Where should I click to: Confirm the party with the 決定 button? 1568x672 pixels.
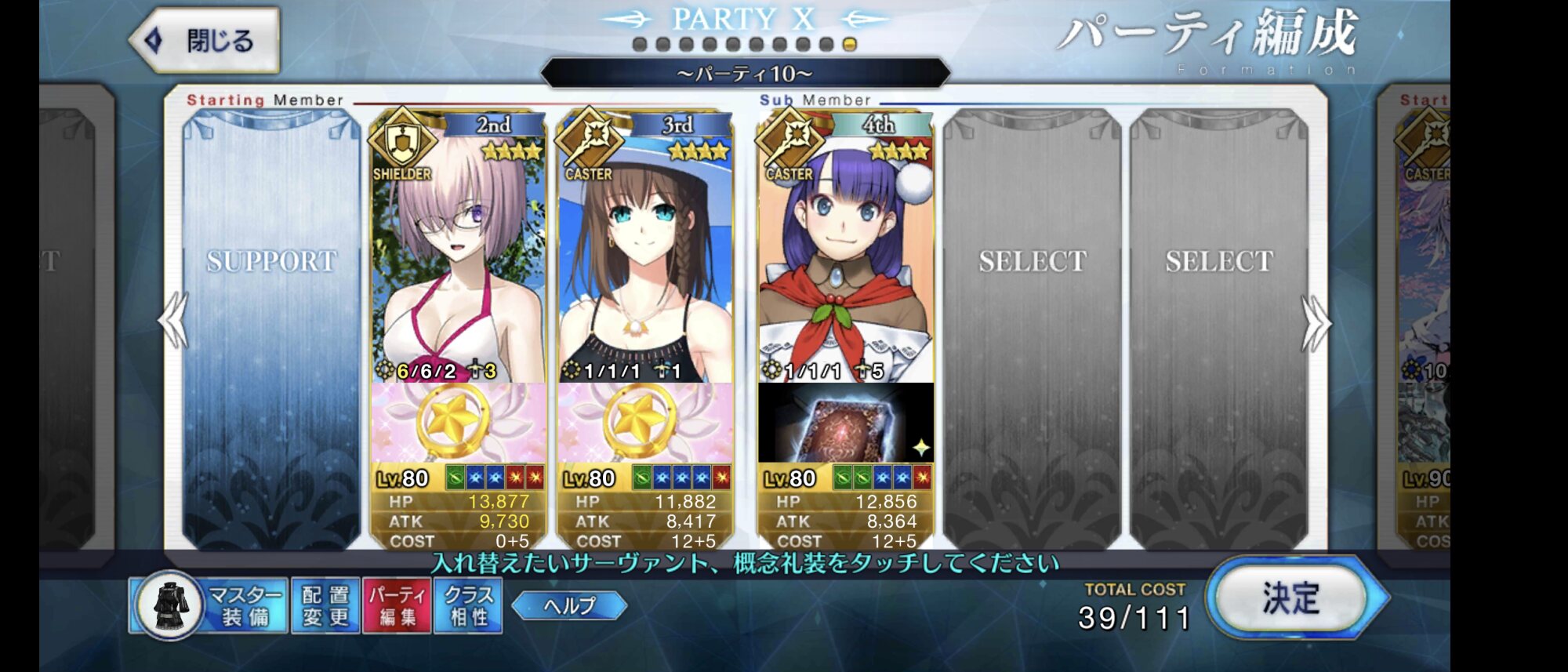pyautogui.click(x=1291, y=598)
